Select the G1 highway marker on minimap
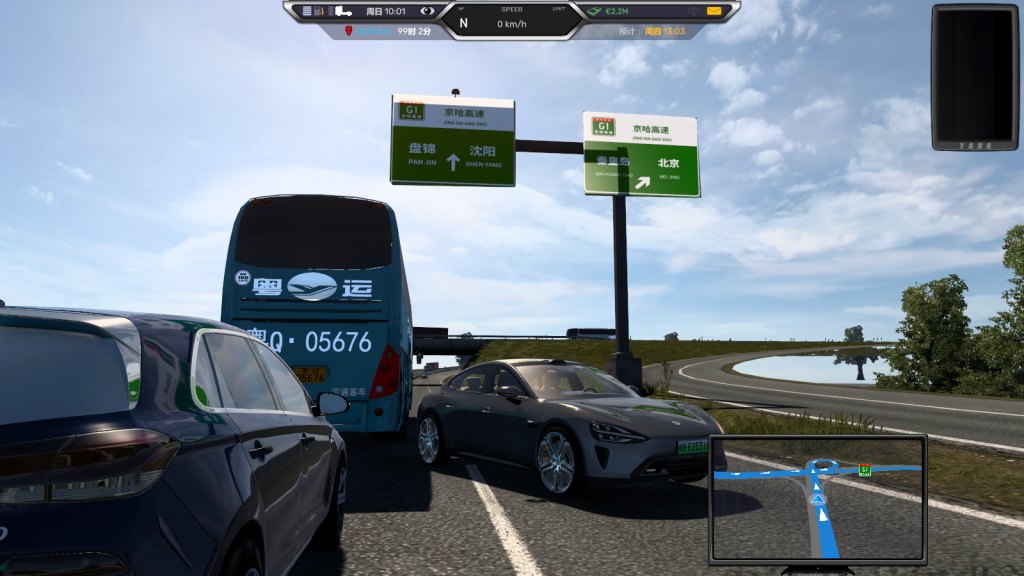The height and width of the screenshot is (576, 1024). coord(865,469)
